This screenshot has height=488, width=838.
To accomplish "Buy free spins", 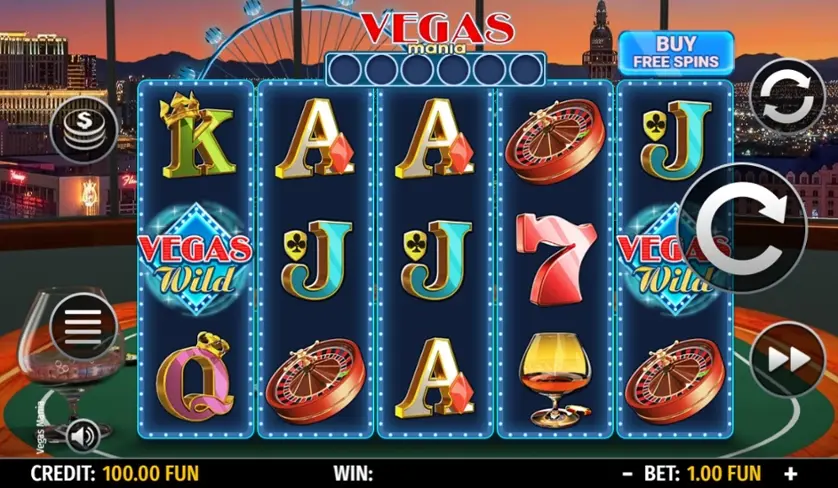I will (x=675, y=51).
